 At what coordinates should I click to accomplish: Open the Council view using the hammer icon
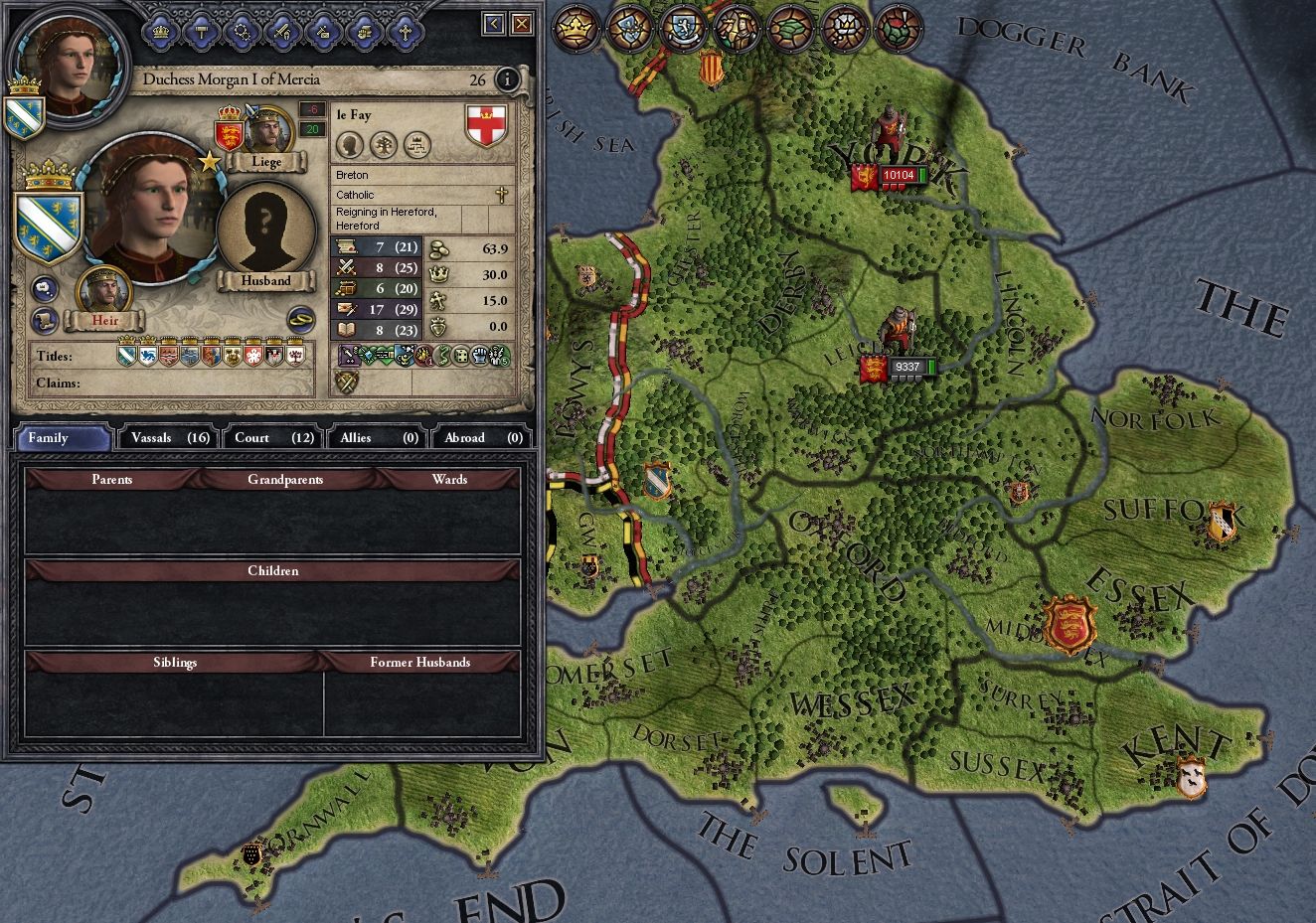200,32
